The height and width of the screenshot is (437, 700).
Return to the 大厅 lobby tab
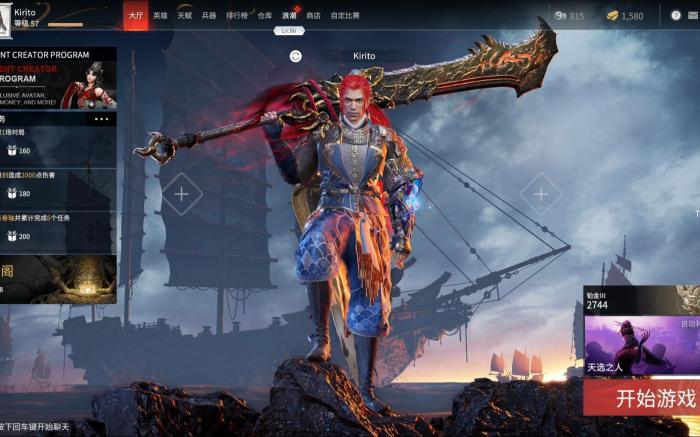(x=135, y=16)
